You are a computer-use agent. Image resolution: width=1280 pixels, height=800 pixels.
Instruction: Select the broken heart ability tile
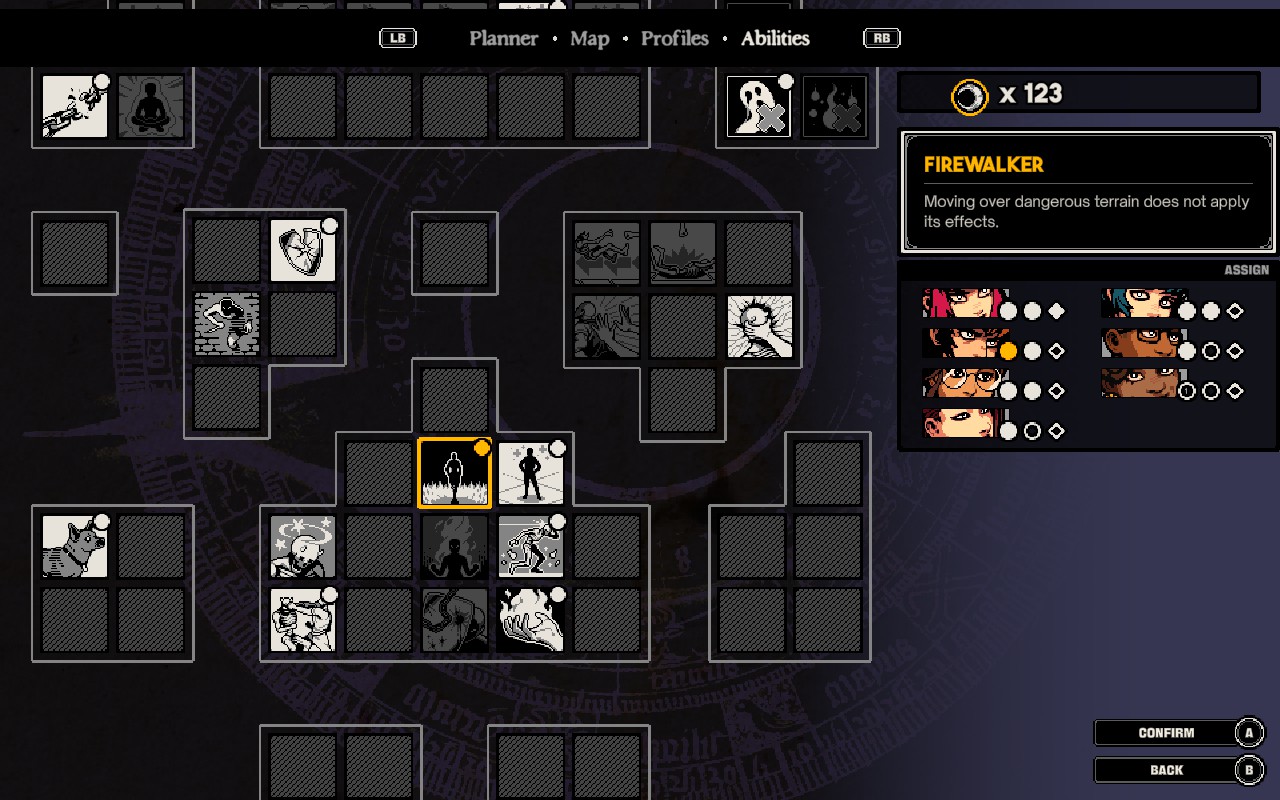(302, 251)
